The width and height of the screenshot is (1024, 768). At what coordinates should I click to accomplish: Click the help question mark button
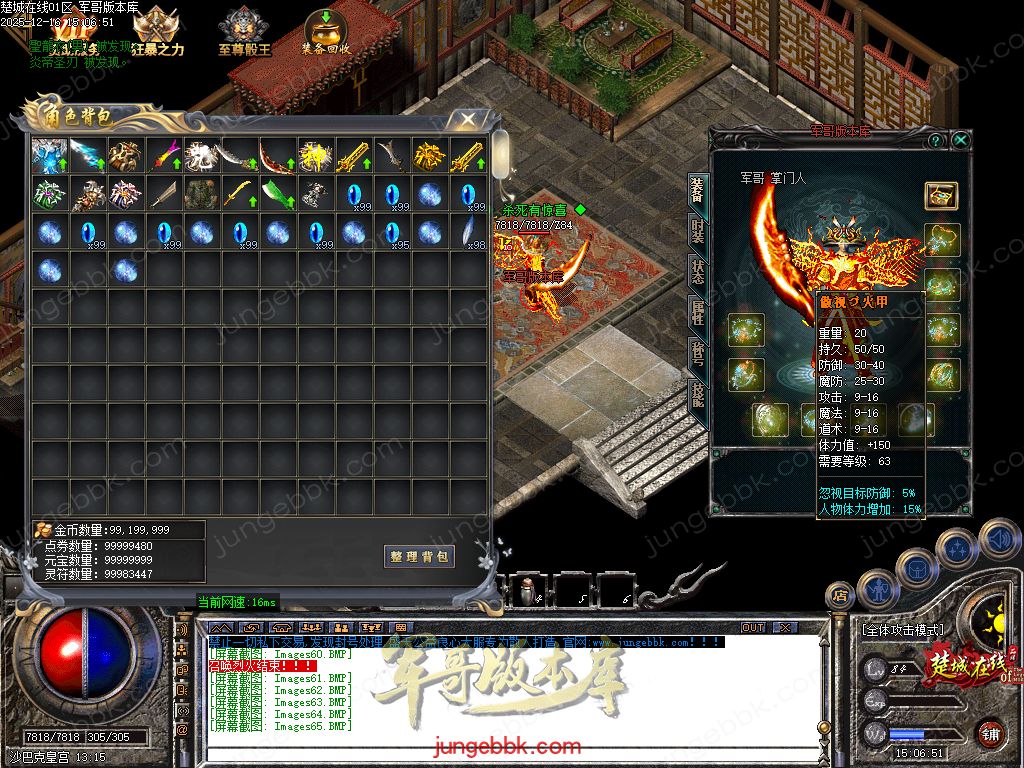[937, 141]
